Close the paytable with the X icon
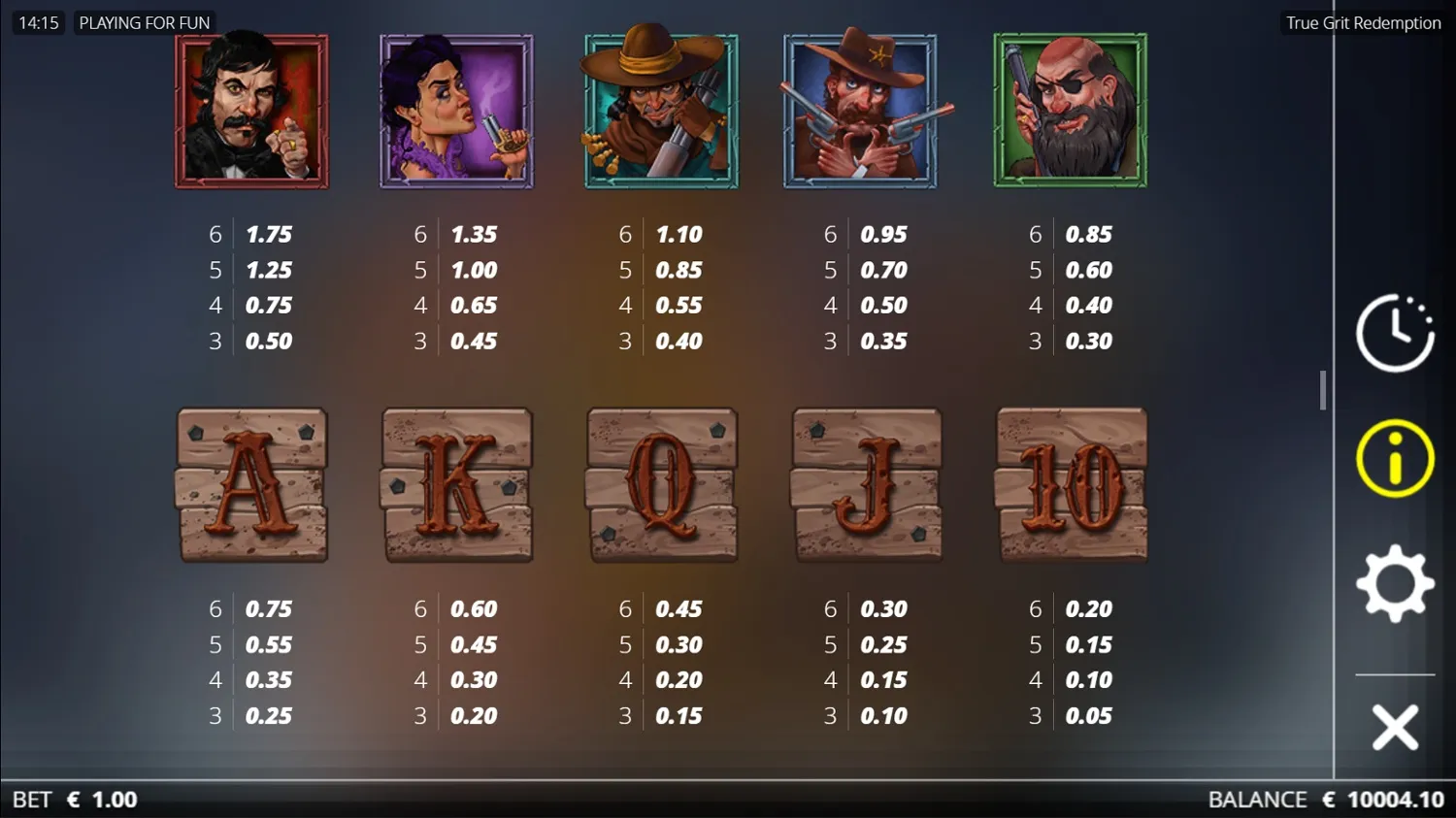 pos(1394,727)
